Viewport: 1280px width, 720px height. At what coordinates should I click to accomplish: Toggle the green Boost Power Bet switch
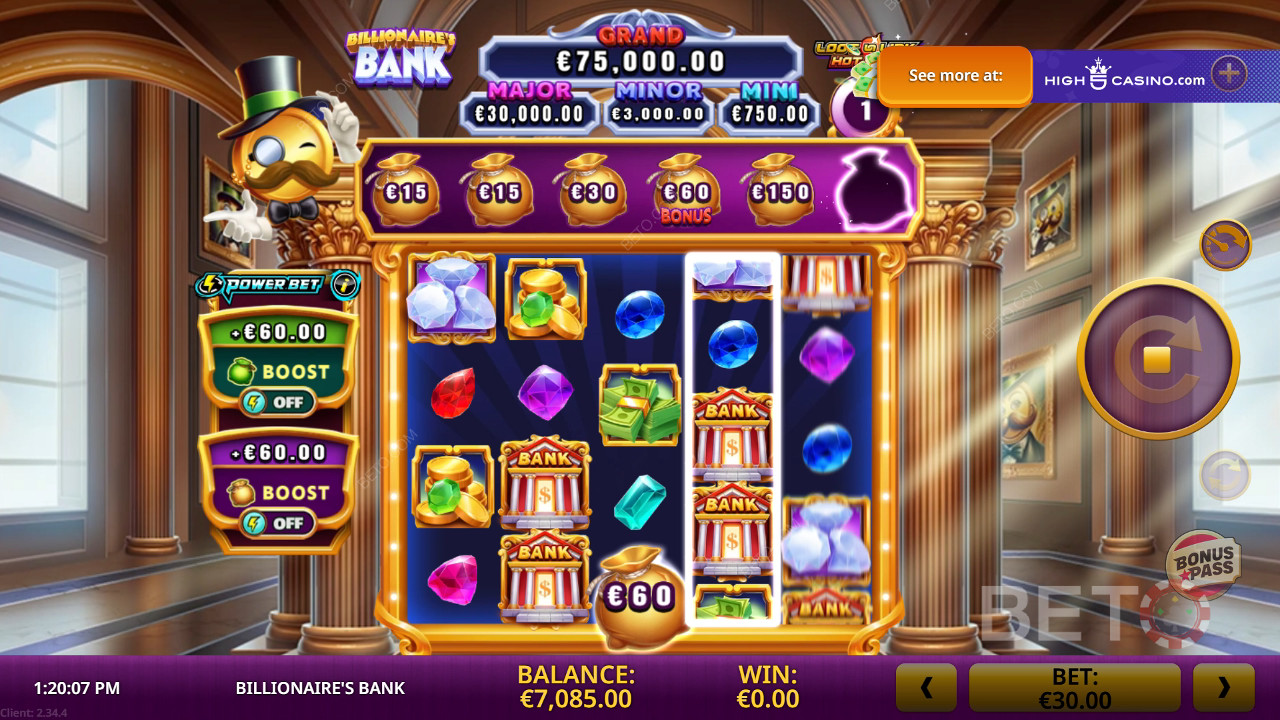coord(277,402)
